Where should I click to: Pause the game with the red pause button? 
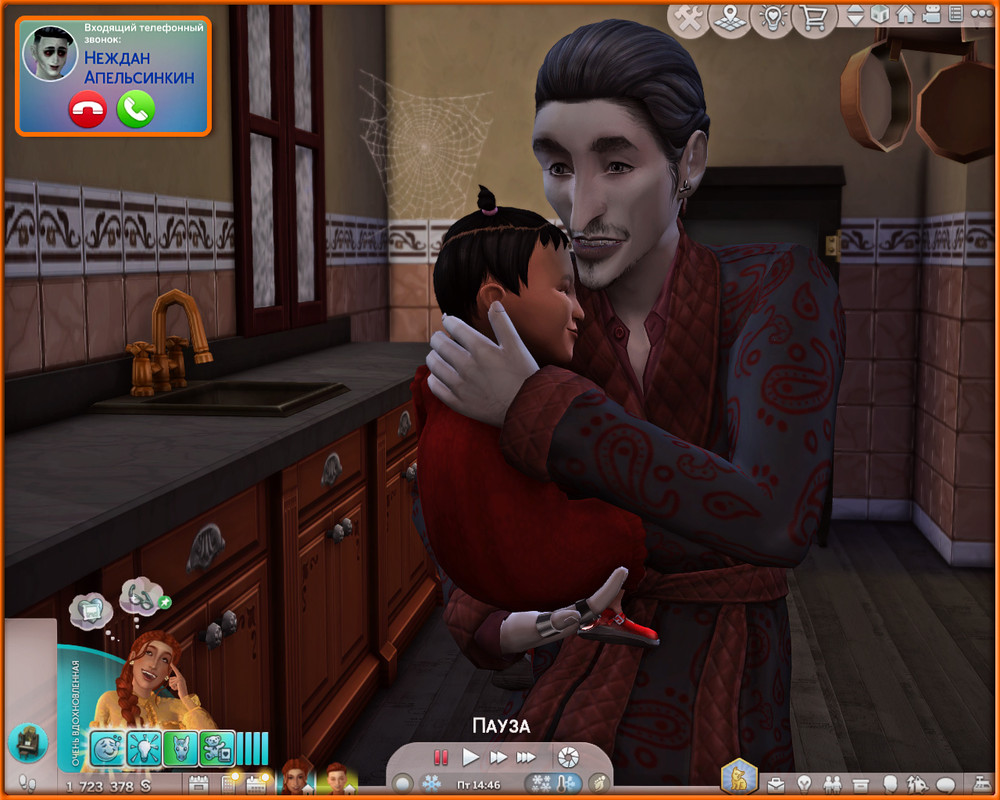(441, 757)
